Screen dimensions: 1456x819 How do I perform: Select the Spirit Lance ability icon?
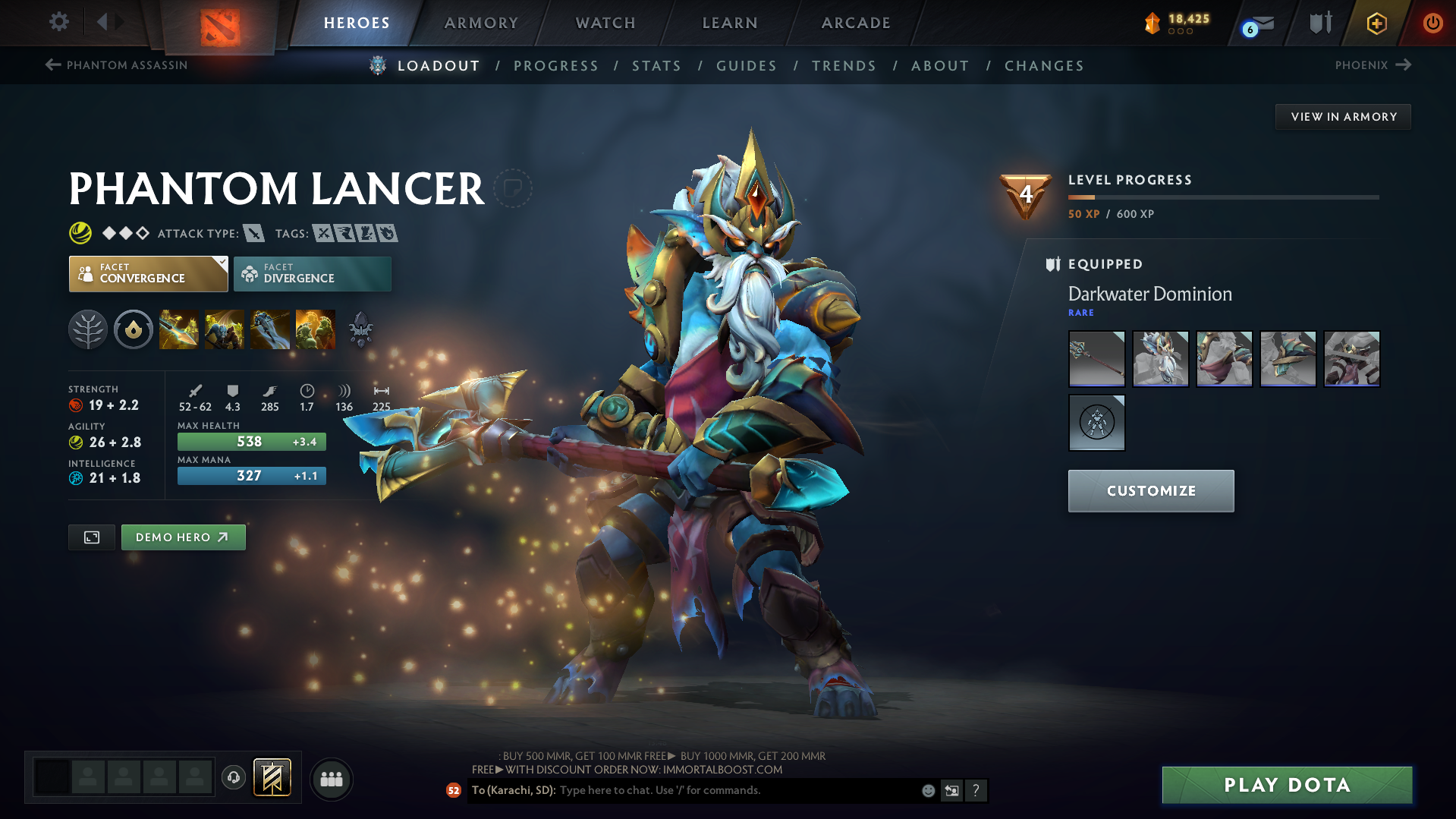point(179,329)
